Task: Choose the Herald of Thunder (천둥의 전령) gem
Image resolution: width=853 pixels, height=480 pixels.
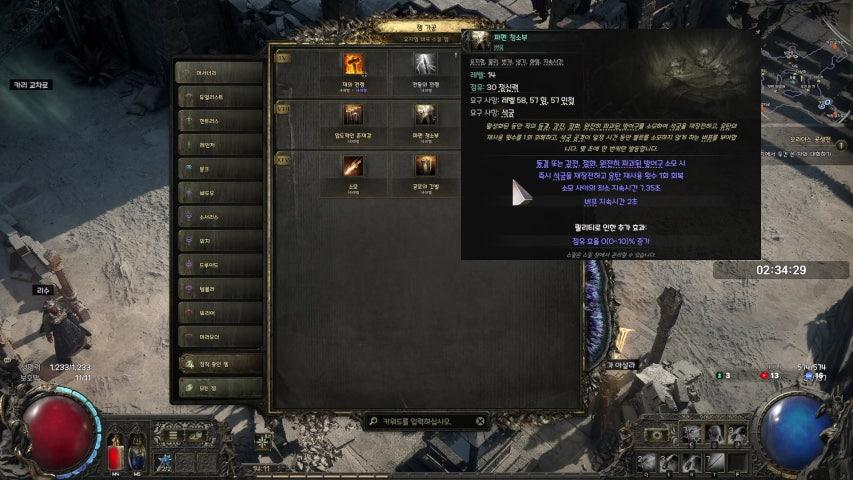Action: (x=426, y=67)
